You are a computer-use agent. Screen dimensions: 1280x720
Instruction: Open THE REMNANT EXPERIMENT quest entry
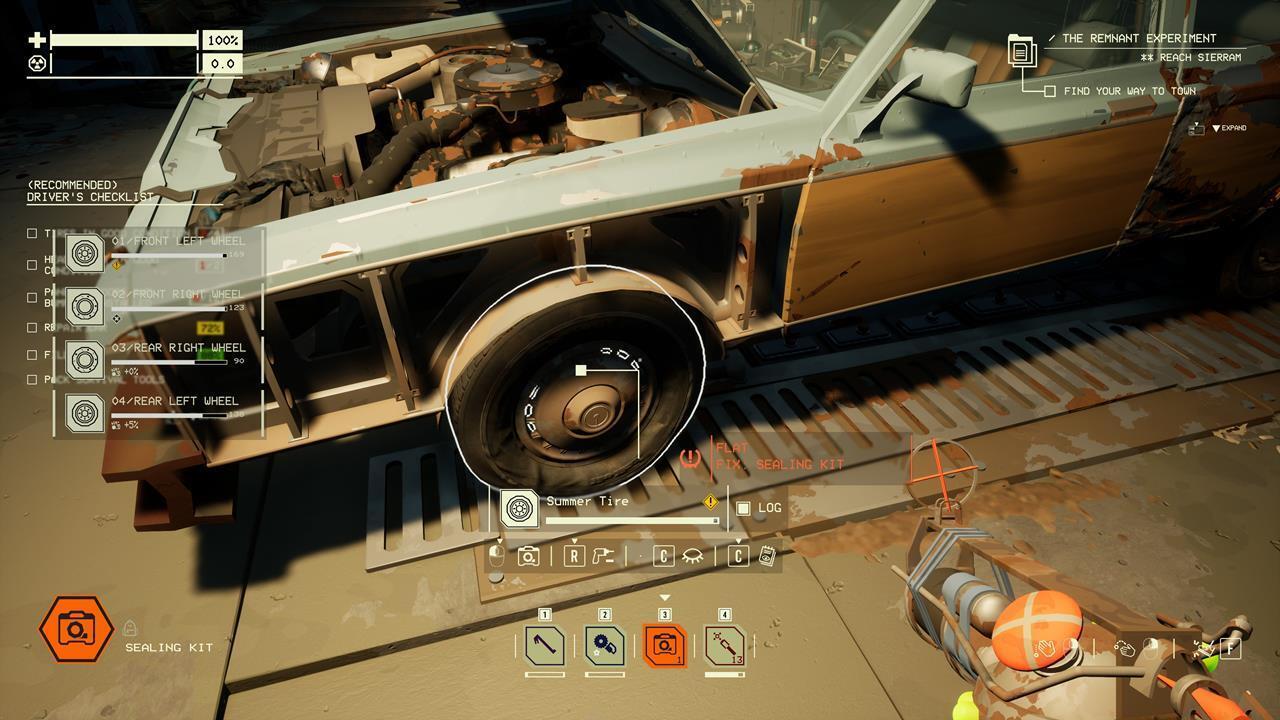click(1140, 38)
